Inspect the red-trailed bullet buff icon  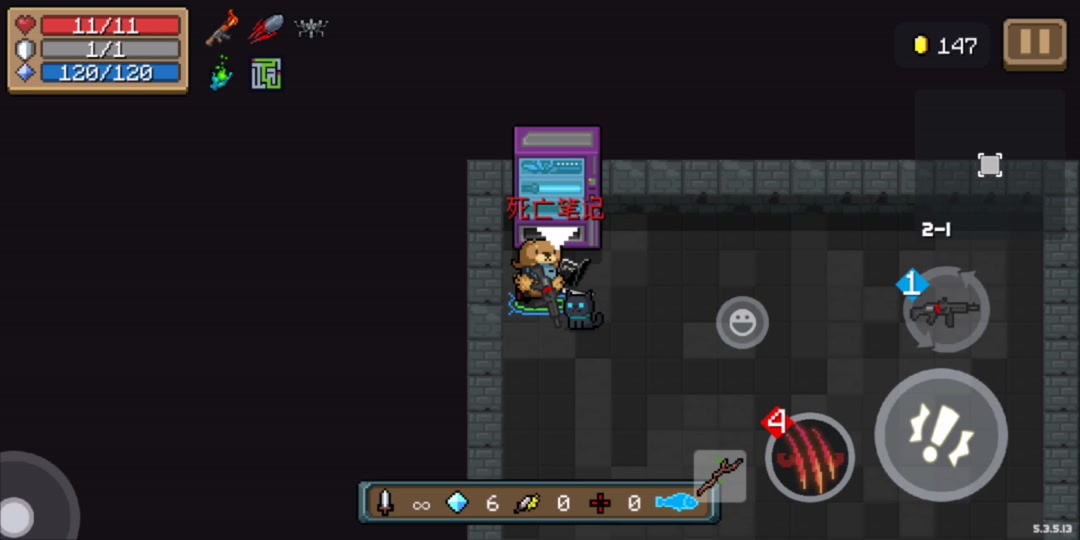[x=266, y=28]
